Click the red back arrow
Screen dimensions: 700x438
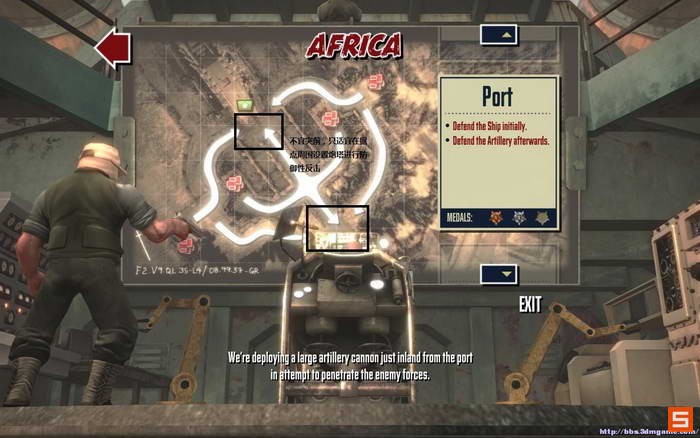113,47
